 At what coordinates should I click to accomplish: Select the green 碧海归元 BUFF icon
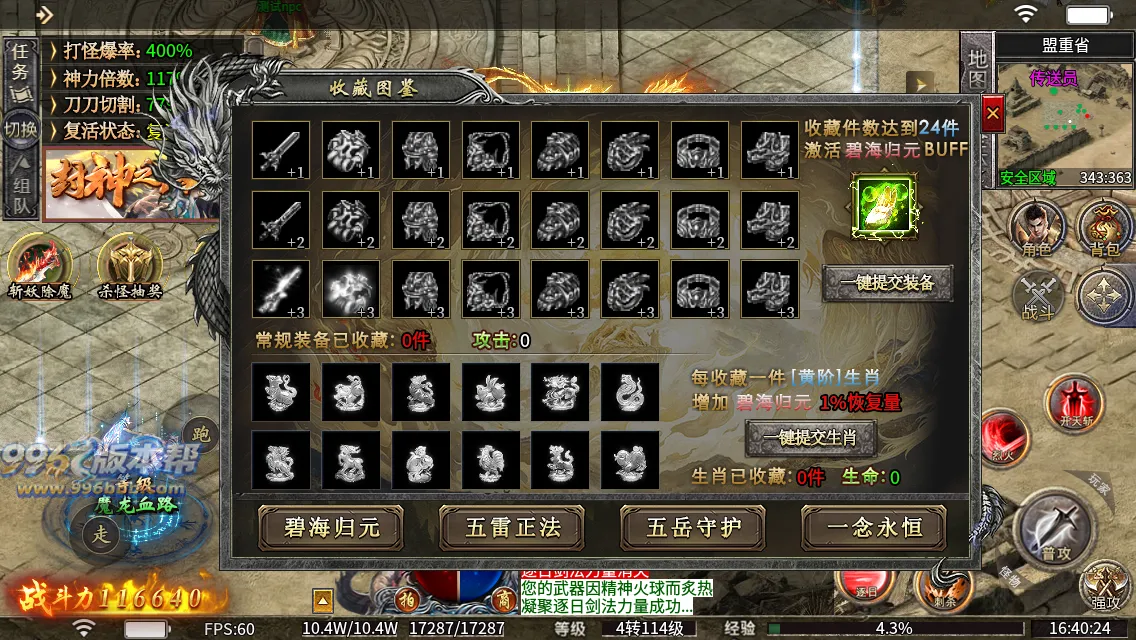tap(882, 207)
